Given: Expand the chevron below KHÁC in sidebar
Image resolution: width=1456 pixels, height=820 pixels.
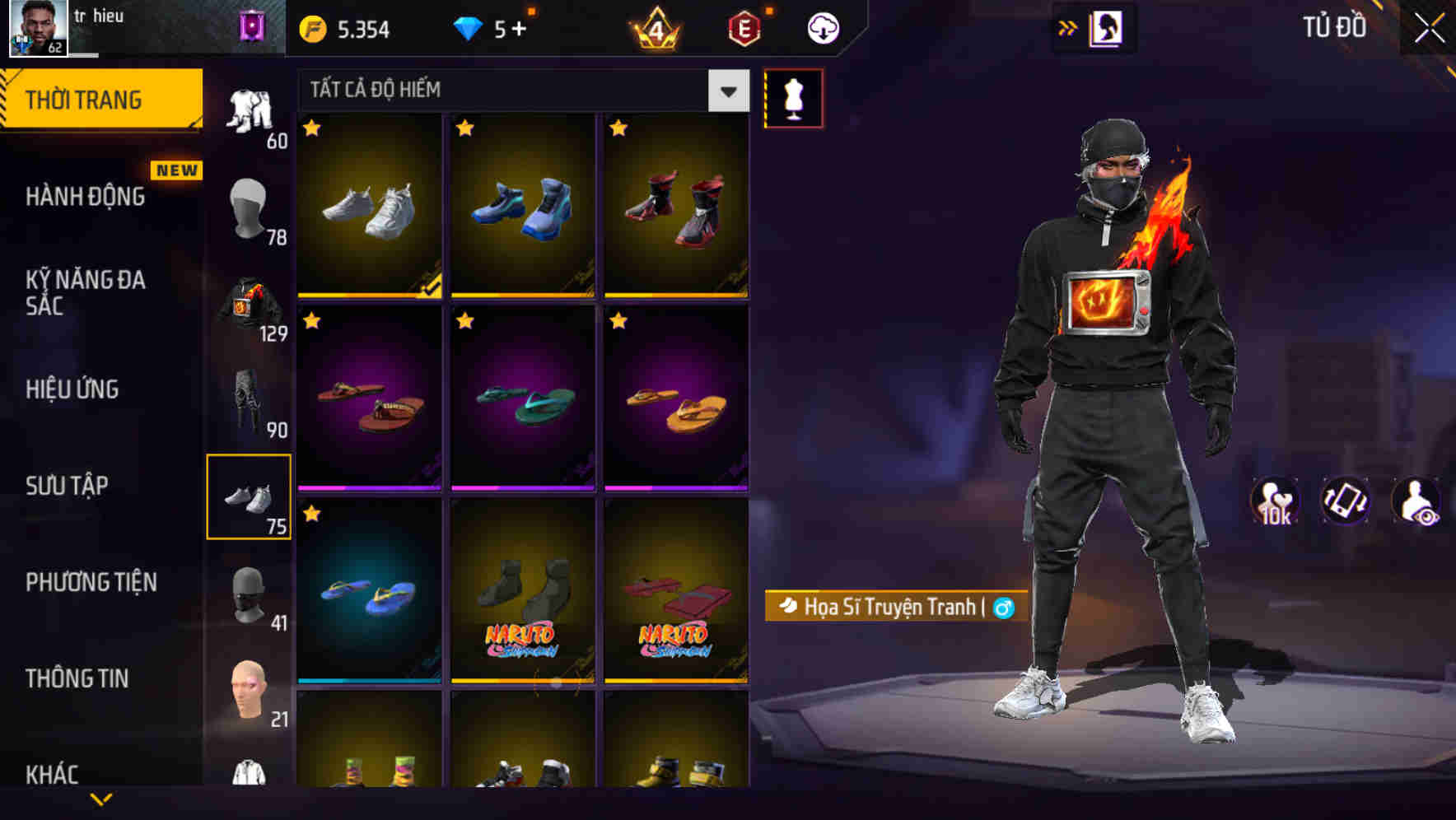Looking at the screenshot, I should tap(101, 797).
